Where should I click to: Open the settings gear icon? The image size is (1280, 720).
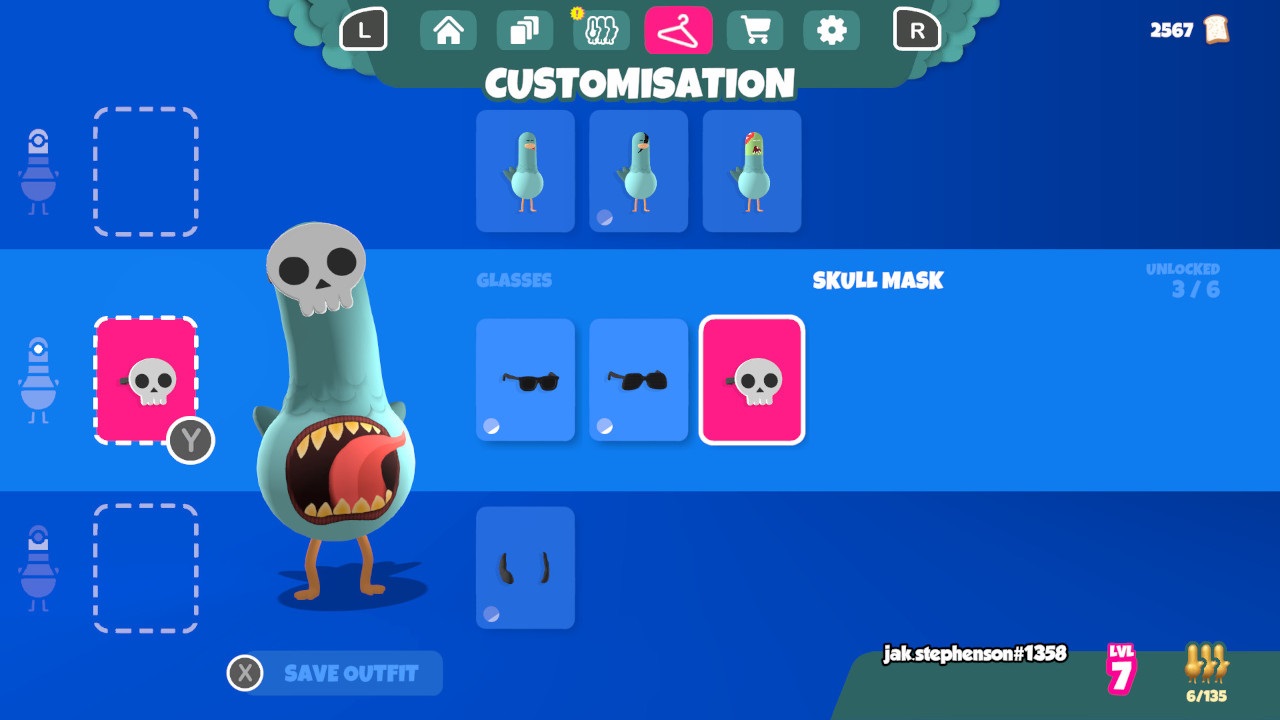(832, 30)
